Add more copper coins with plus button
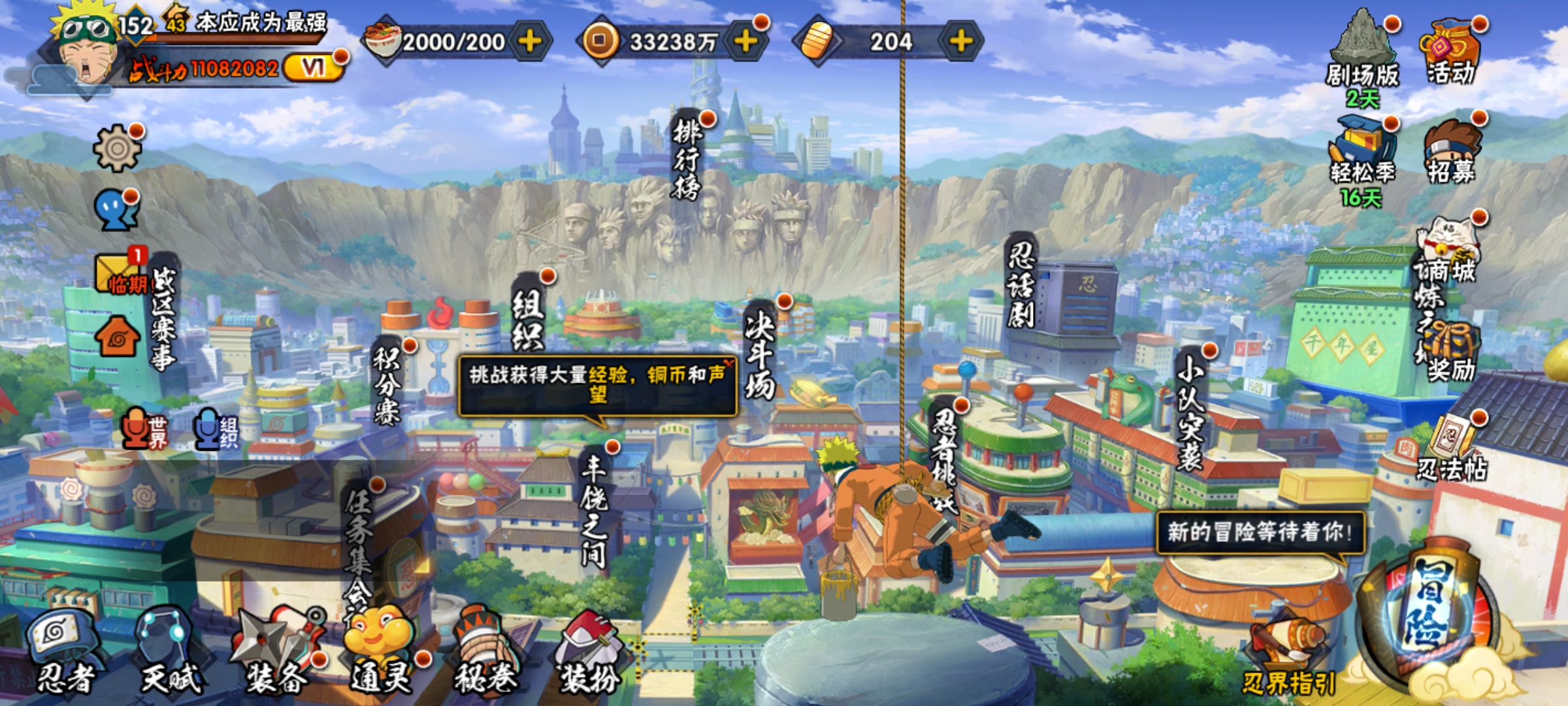Viewport: 1568px width, 706px height. 745,41
